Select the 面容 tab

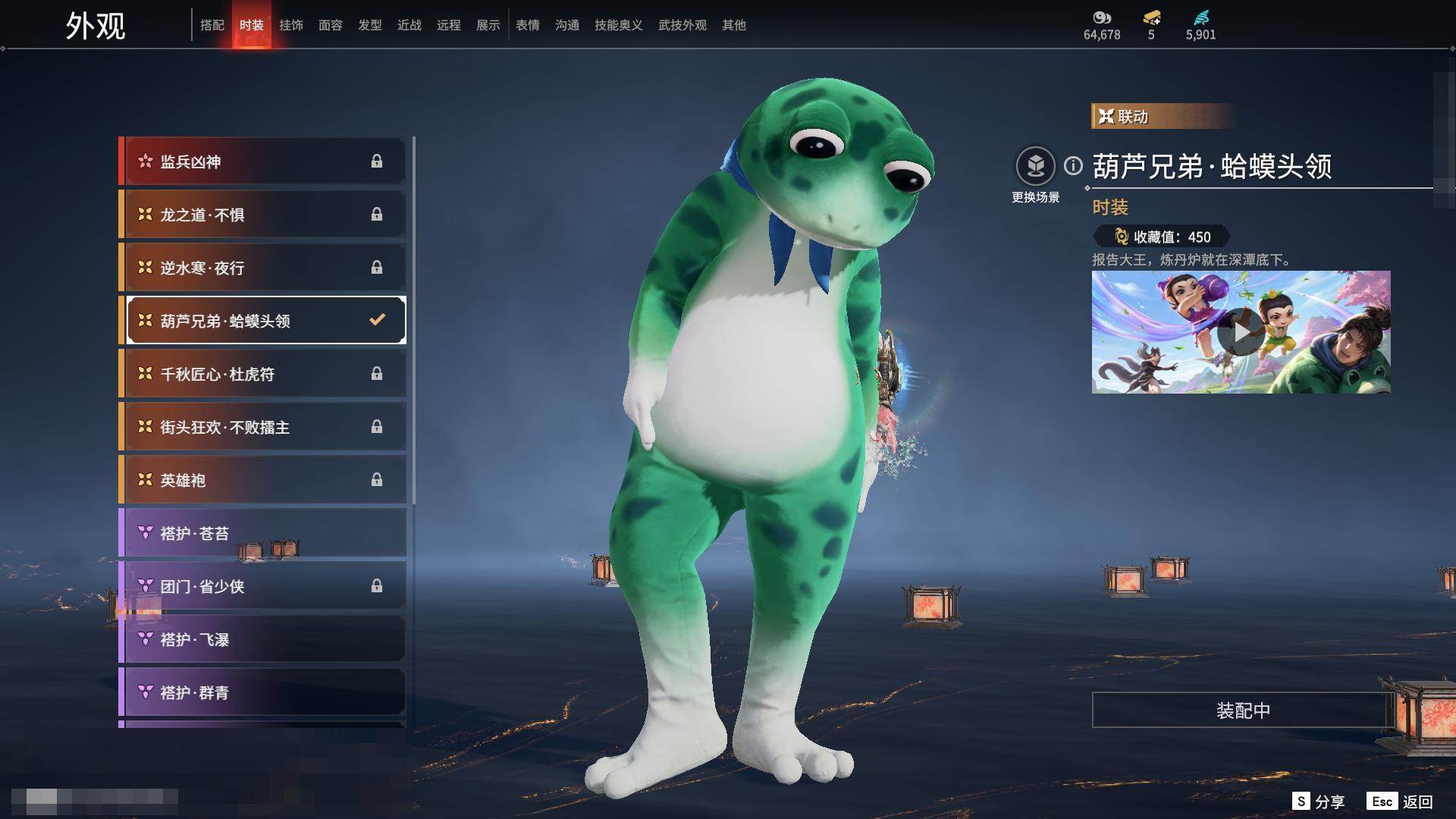(331, 25)
